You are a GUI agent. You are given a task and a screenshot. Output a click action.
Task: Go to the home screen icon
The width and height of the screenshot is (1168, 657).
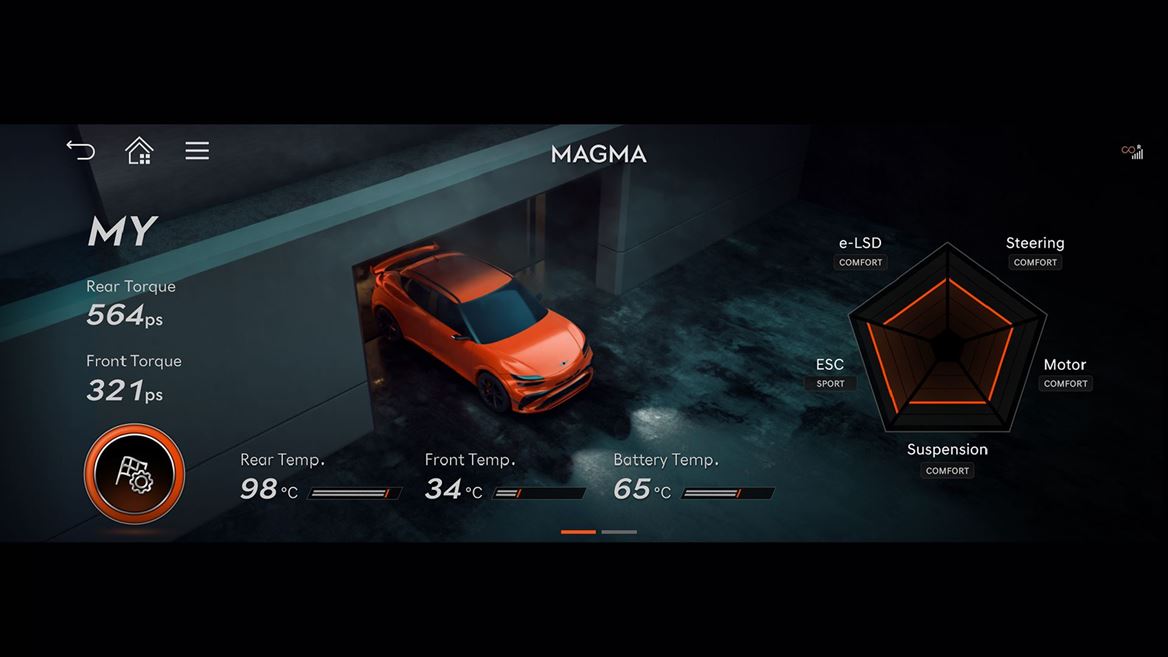point(139,151)
